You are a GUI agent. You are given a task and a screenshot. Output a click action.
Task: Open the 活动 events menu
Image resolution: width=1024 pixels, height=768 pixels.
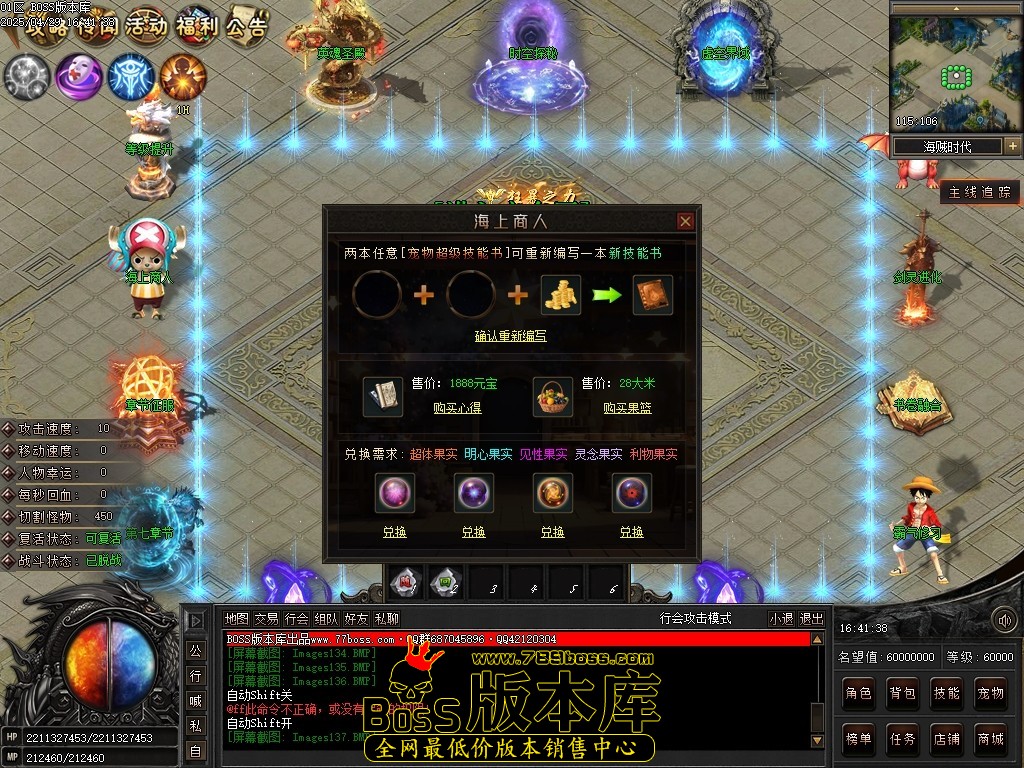(146, 25)
